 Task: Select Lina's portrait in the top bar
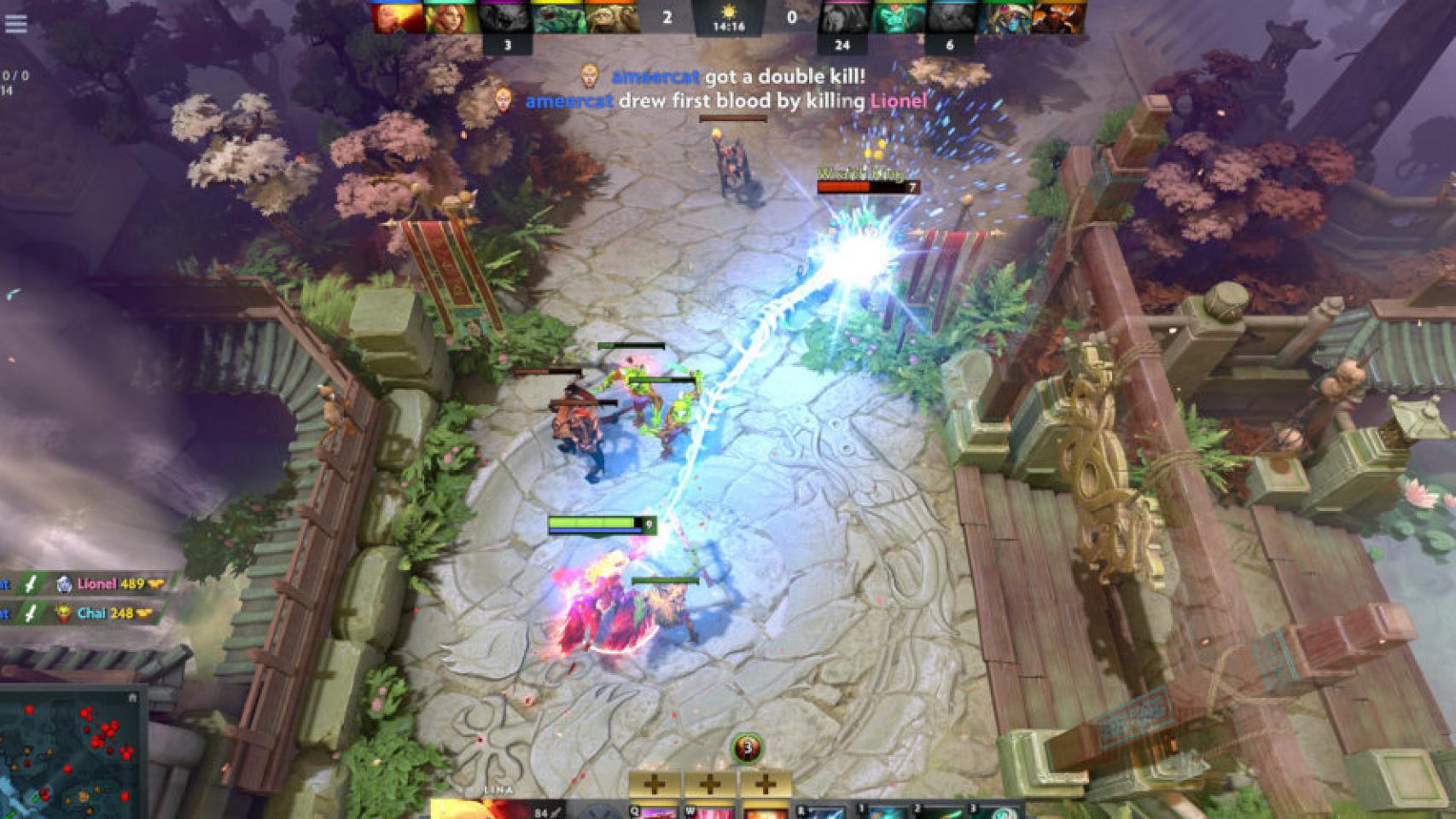(399, 17)
